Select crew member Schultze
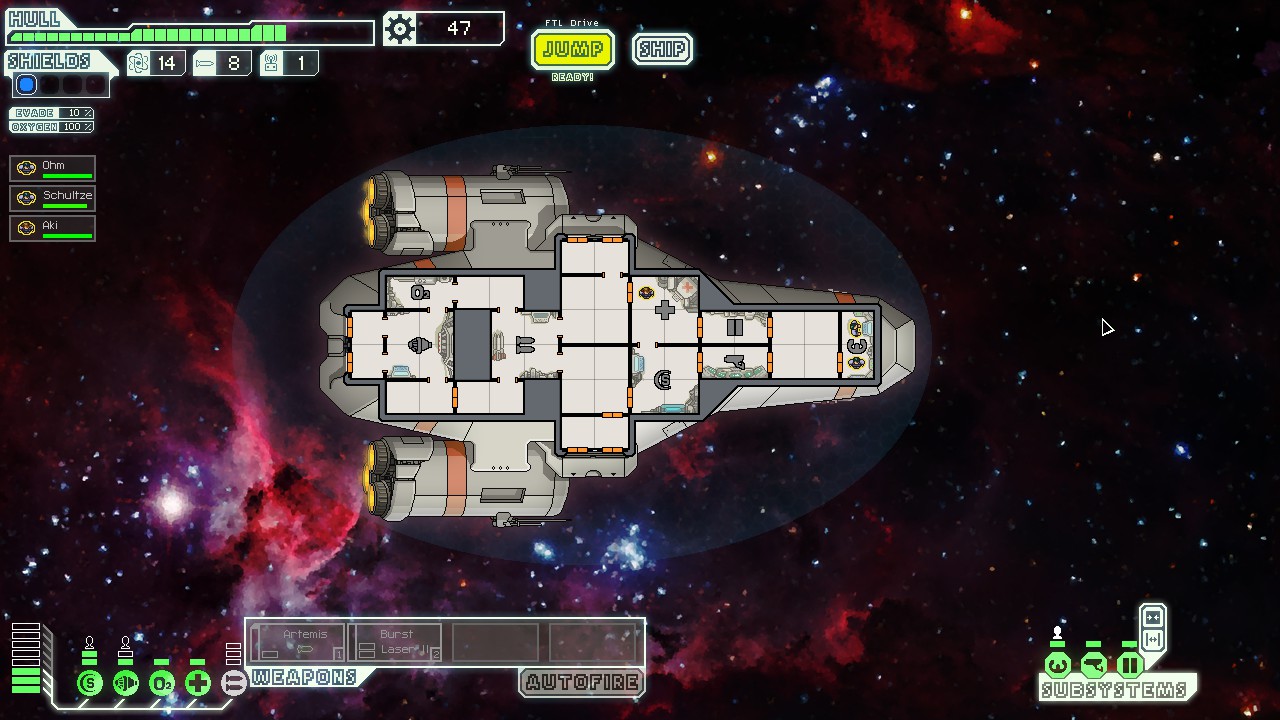 (53, 198)
